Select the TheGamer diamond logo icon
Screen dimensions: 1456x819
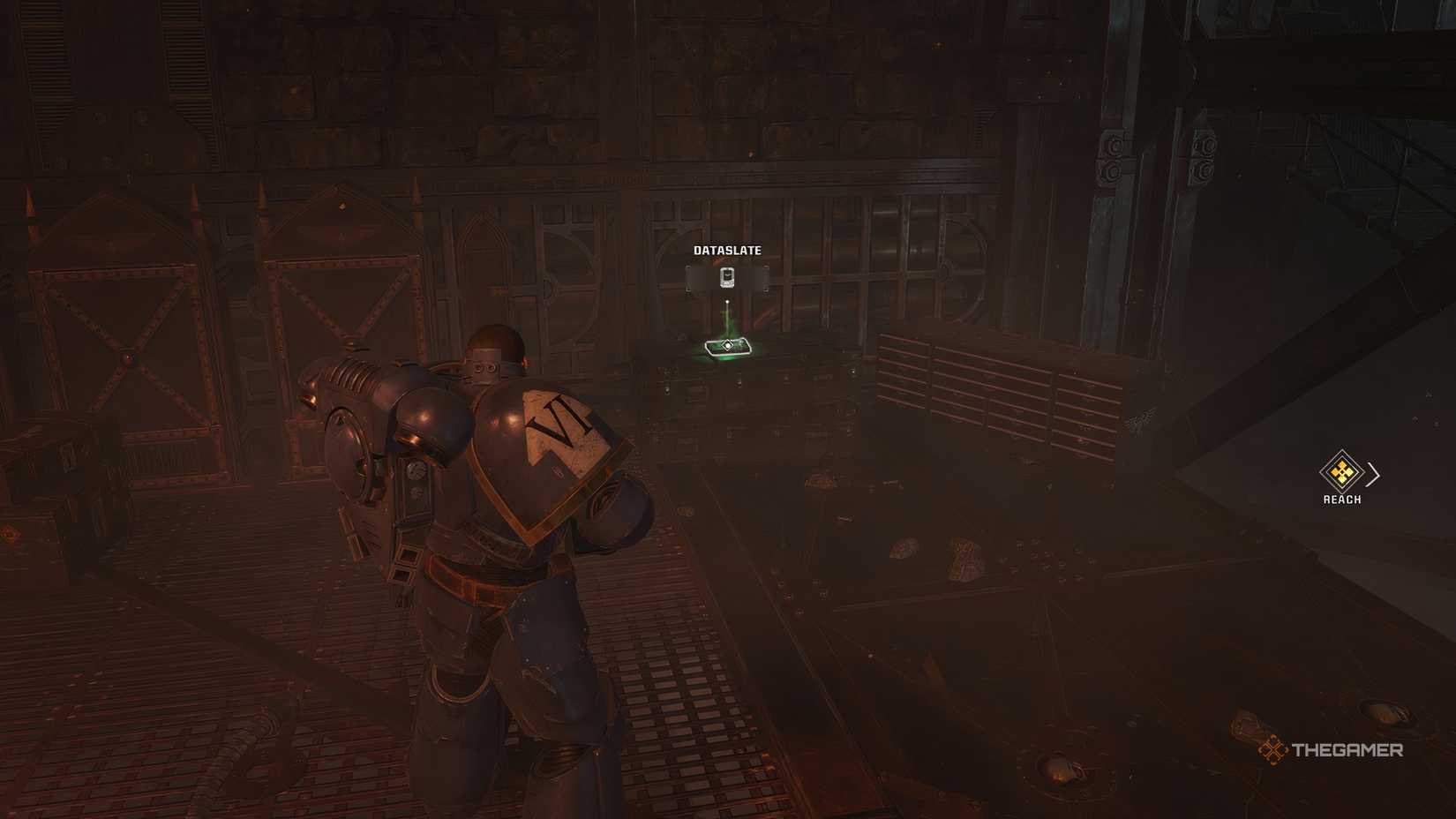pos(1272,752)
